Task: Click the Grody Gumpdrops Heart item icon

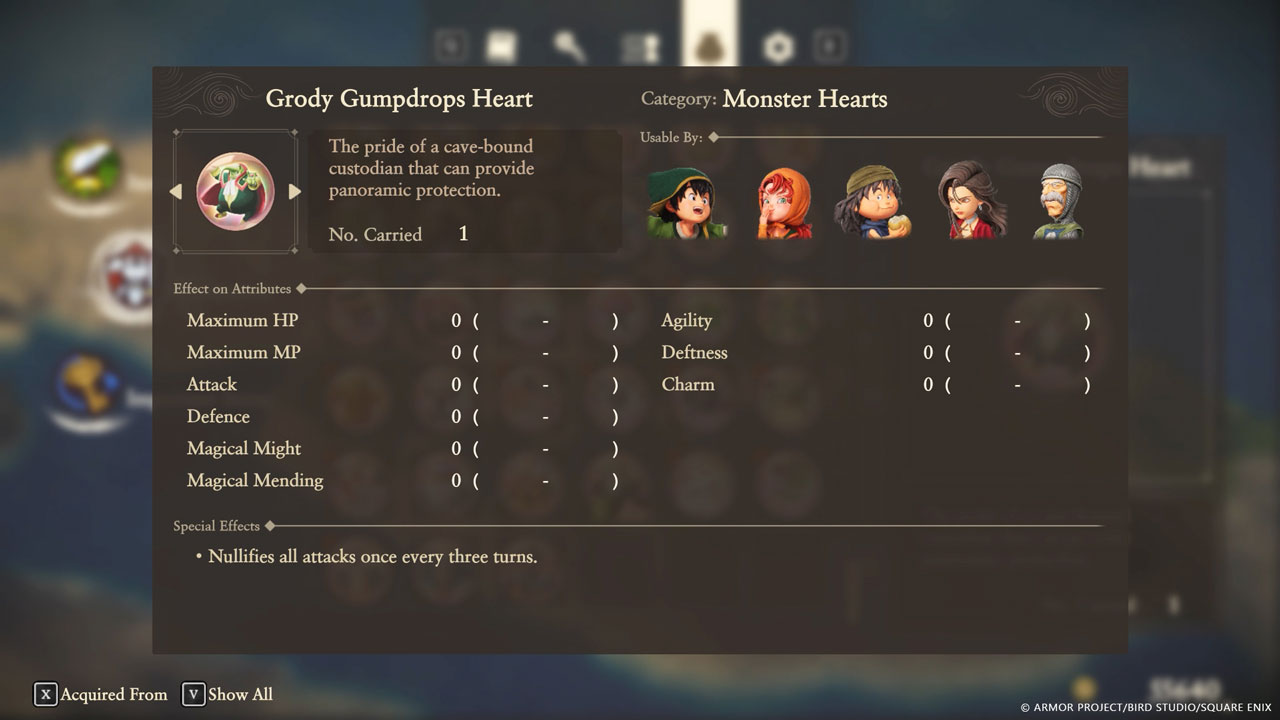Action: click(235, 190)
